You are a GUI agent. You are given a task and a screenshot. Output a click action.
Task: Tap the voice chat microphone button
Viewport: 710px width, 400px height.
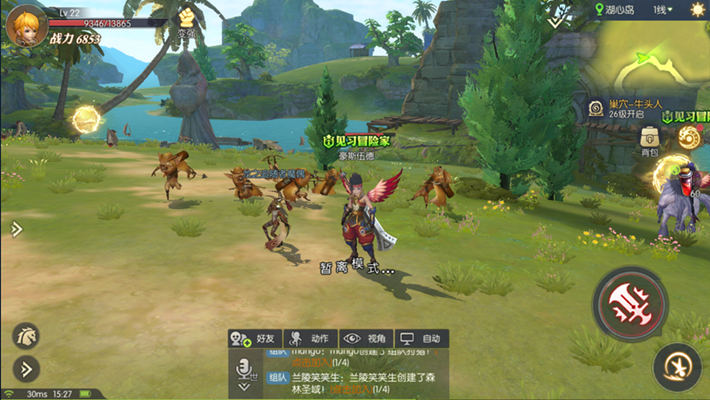pyautogui.click(x=243, y=369)
